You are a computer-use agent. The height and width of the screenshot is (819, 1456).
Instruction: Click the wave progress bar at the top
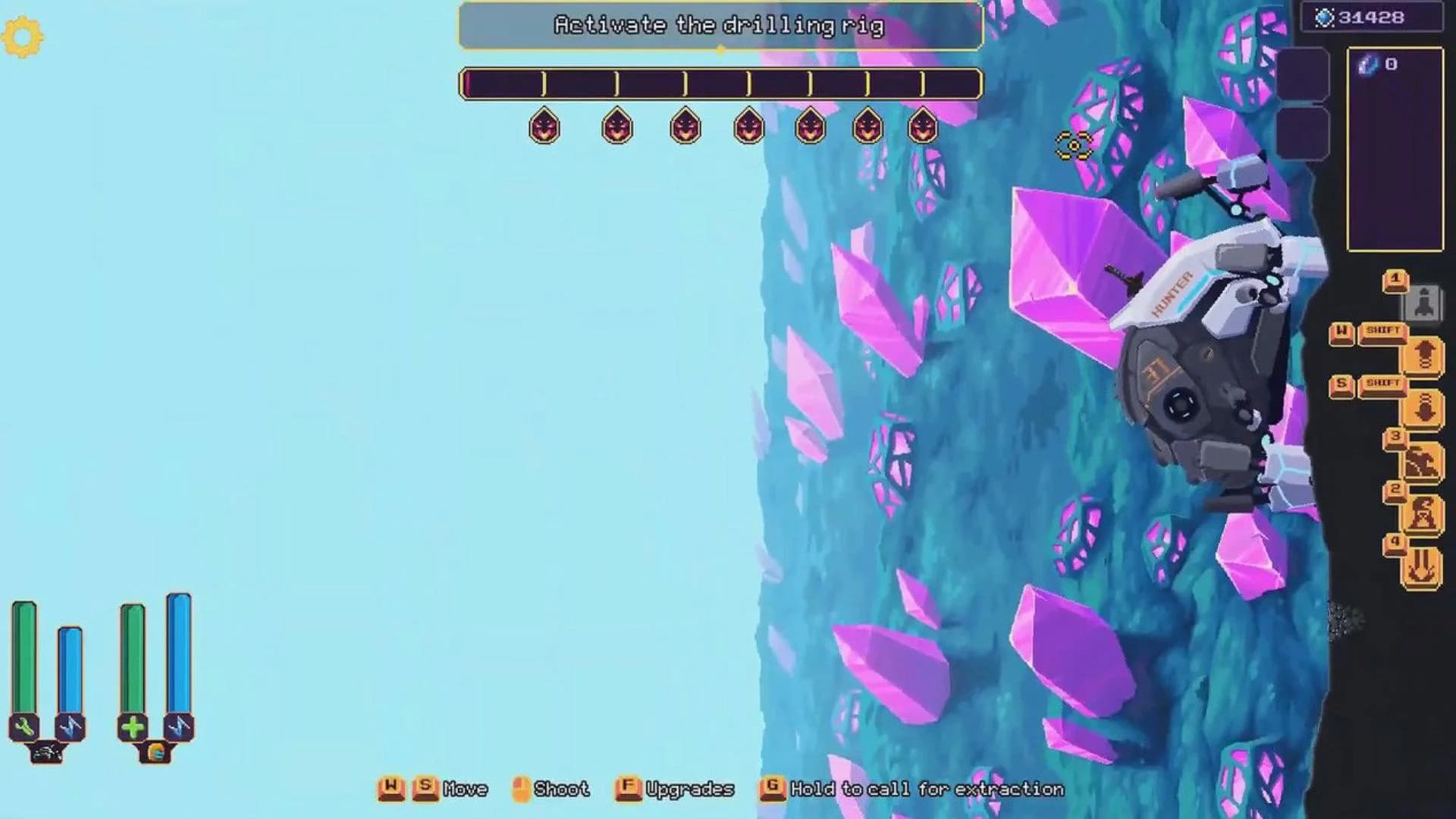tap(720, 83)
